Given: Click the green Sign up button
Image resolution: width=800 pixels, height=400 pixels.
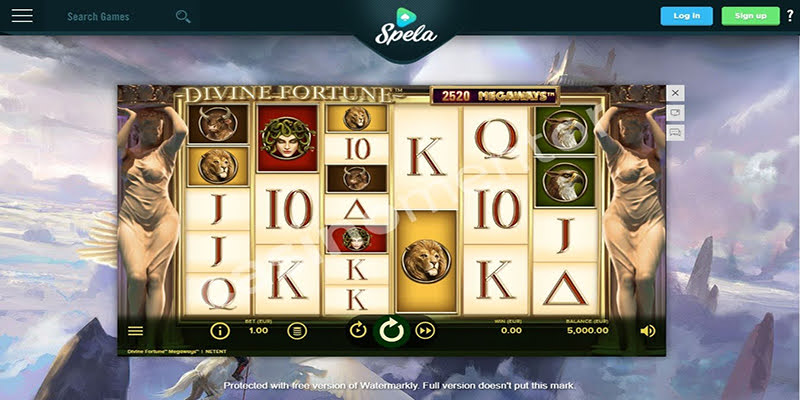Looking at the screenshot, I should point(750,16).
